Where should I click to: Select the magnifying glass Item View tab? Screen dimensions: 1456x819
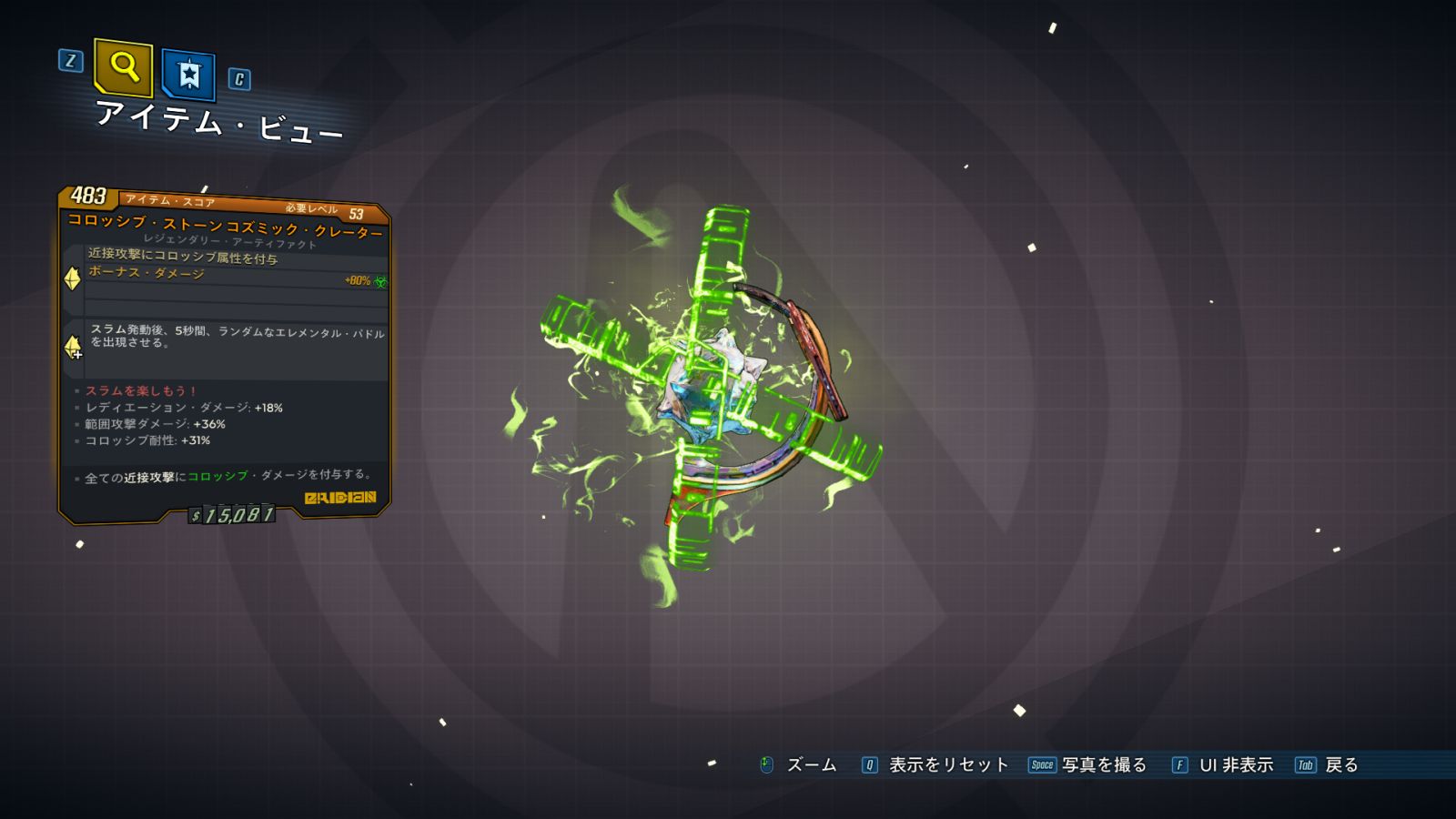point(123,67)
